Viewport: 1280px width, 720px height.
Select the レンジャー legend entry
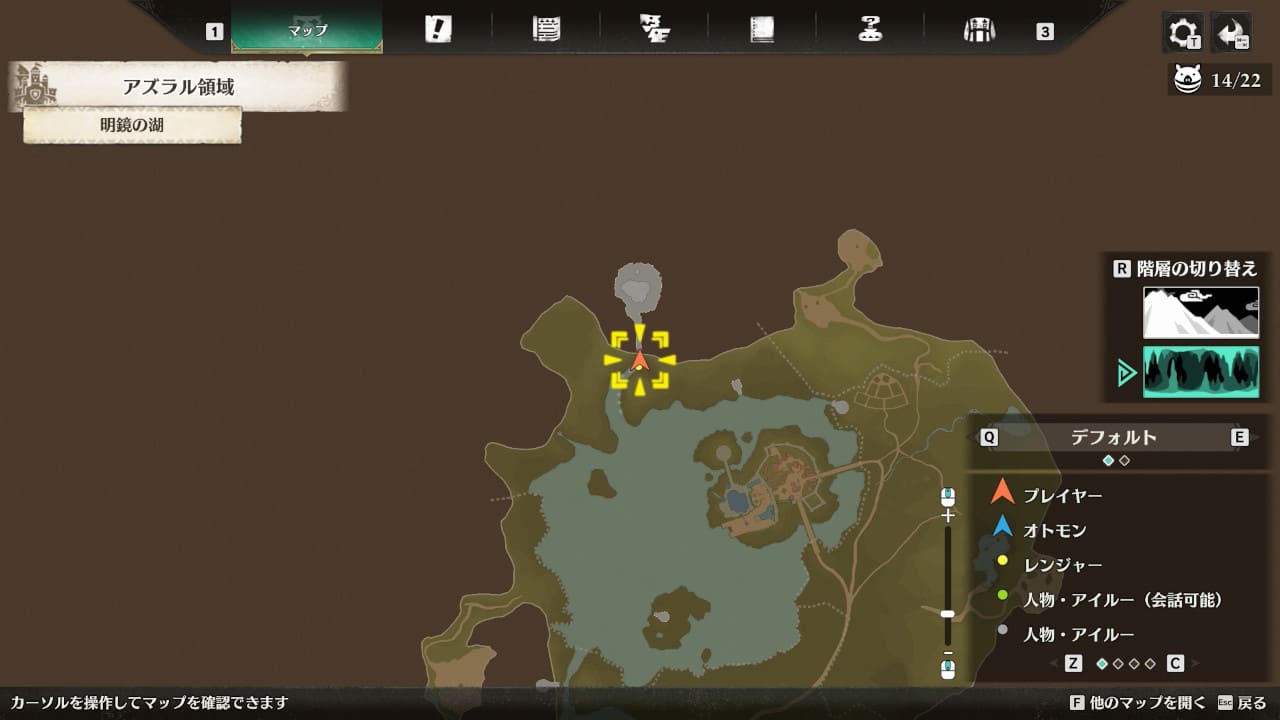tap(1063, 565)
